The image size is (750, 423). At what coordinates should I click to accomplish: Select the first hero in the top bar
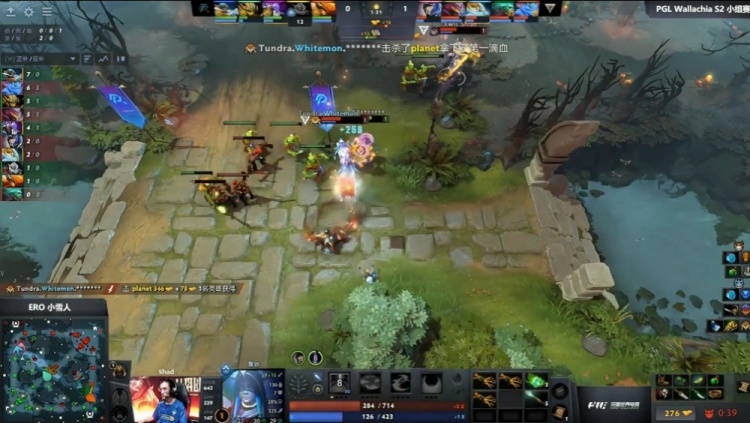tap(225, 9)
